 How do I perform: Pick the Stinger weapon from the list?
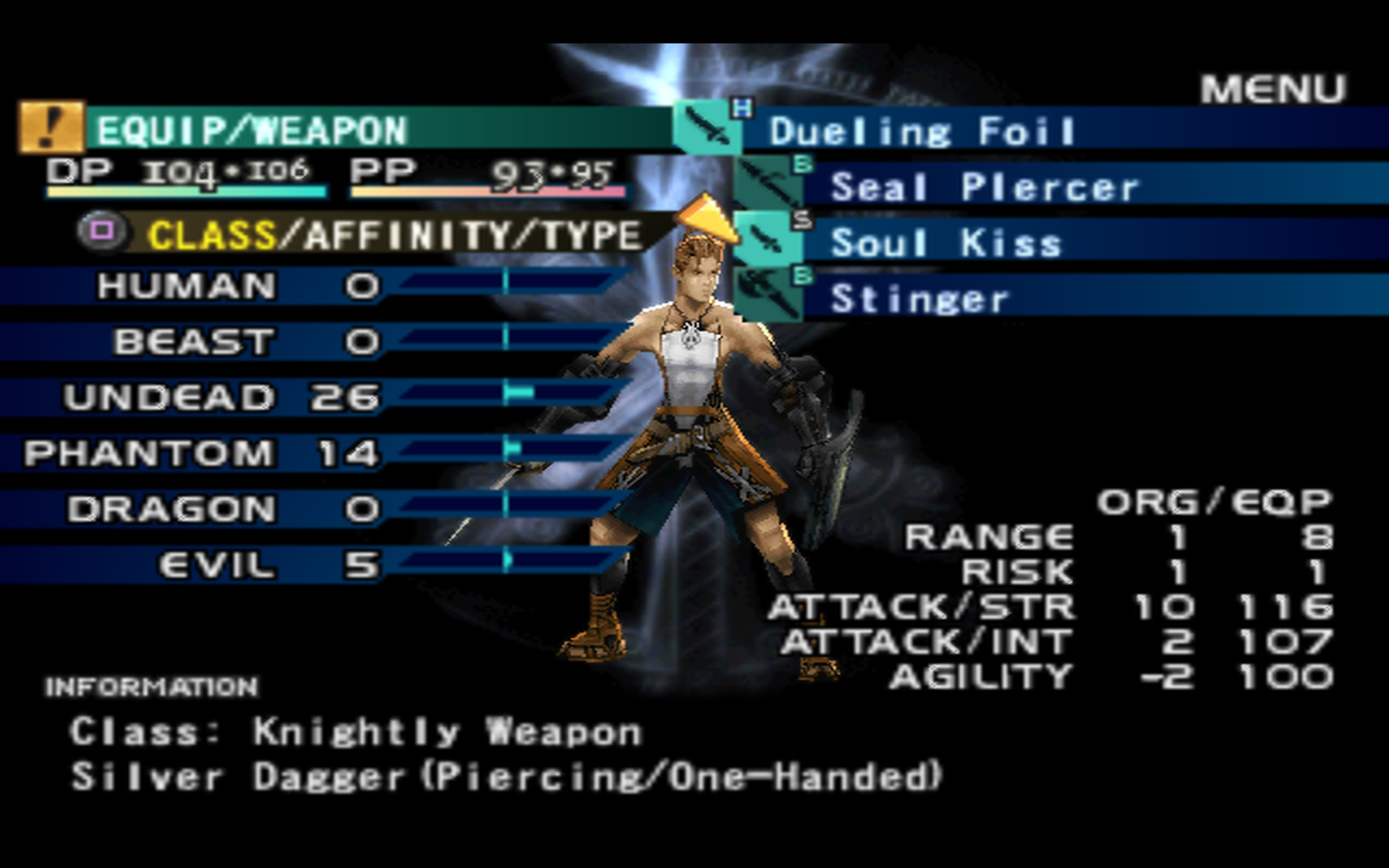[919, 299]
